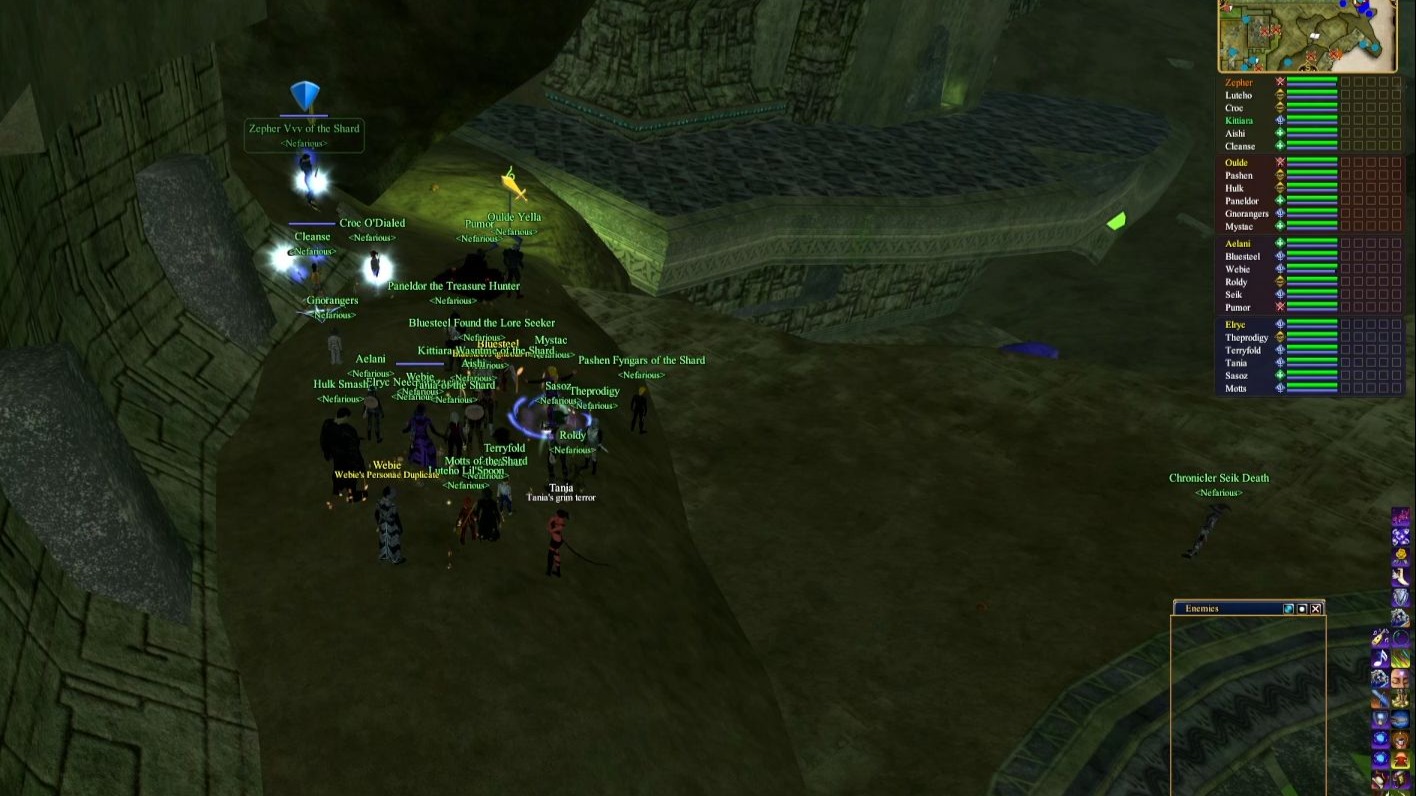The height and width of the screenshot is (796, 1416).
Task: Select raid member Cleanse
Action: (1239, 146)
